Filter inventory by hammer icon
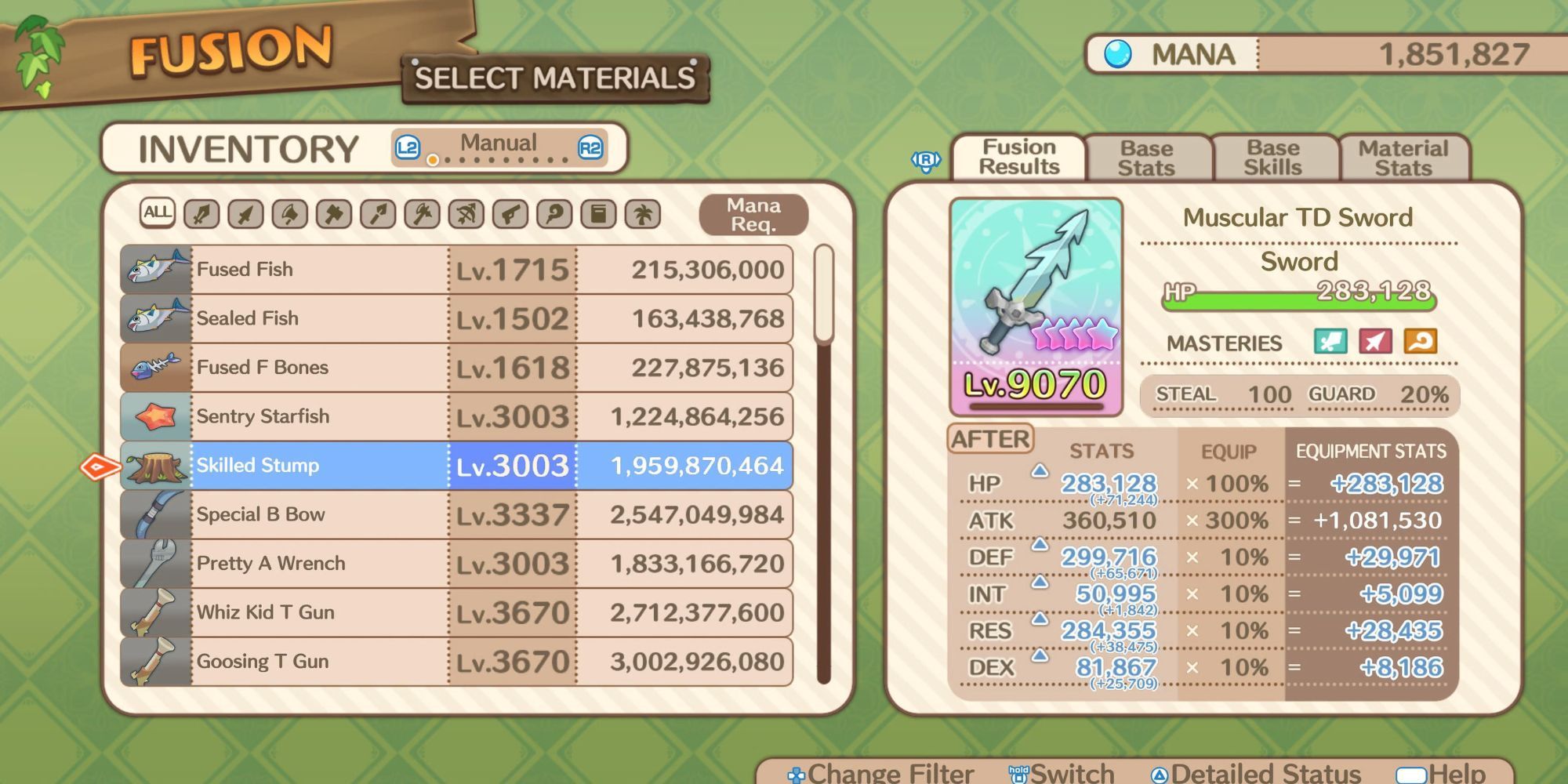Viewport: 1568px width, 784px height. point(334,214)
